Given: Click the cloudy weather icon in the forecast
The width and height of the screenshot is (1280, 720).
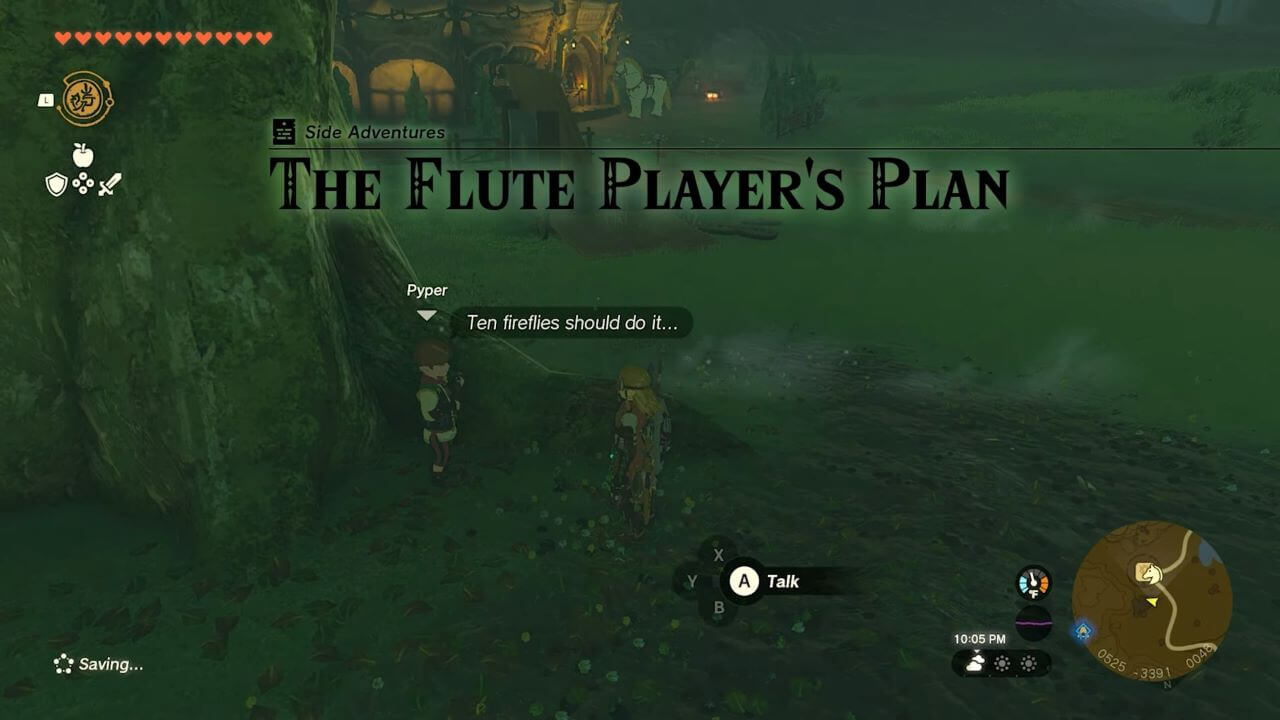Looking at the screenshot, I should 975,662.
